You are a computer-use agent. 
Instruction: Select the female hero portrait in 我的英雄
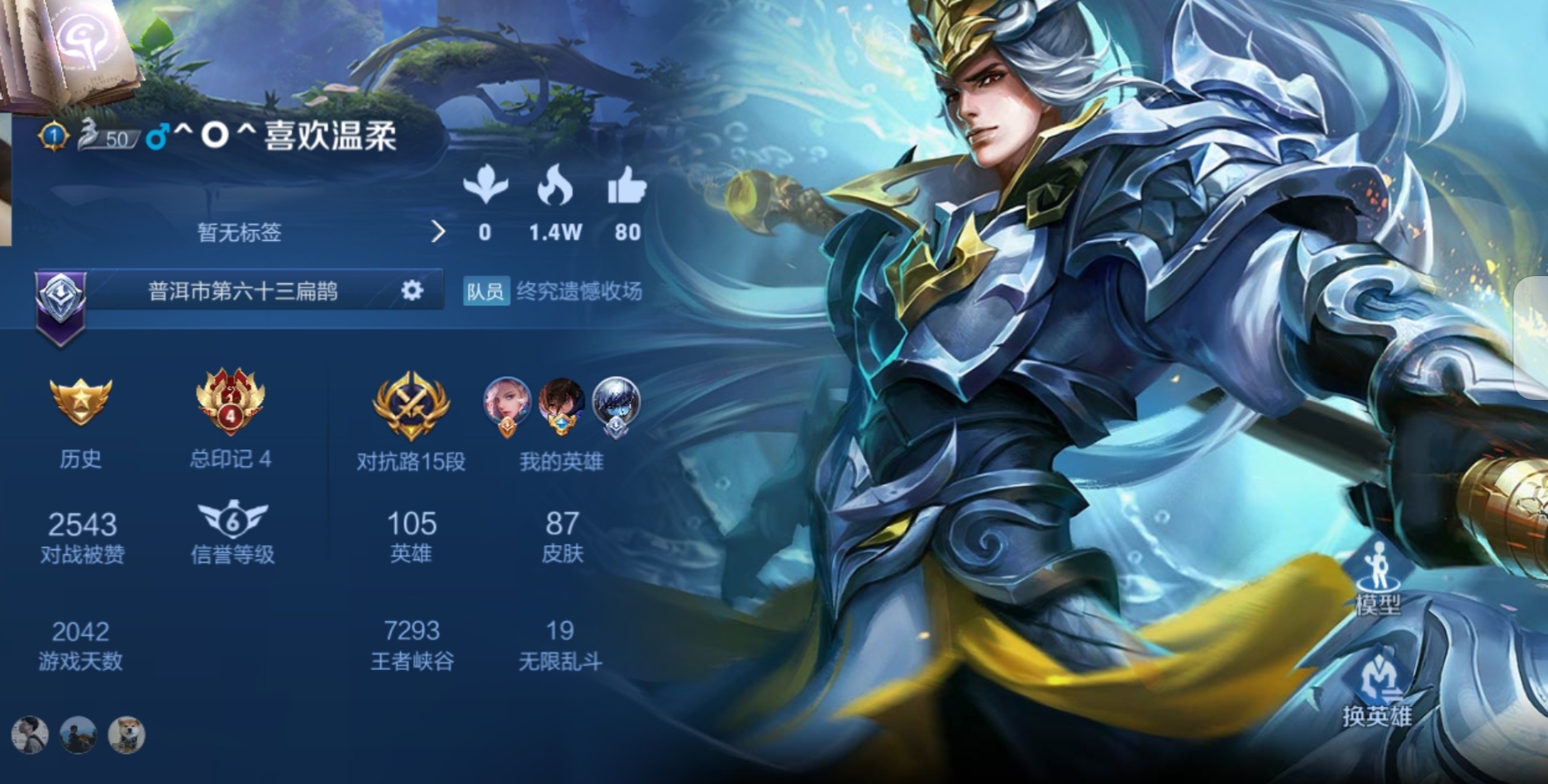coord(507,403)
